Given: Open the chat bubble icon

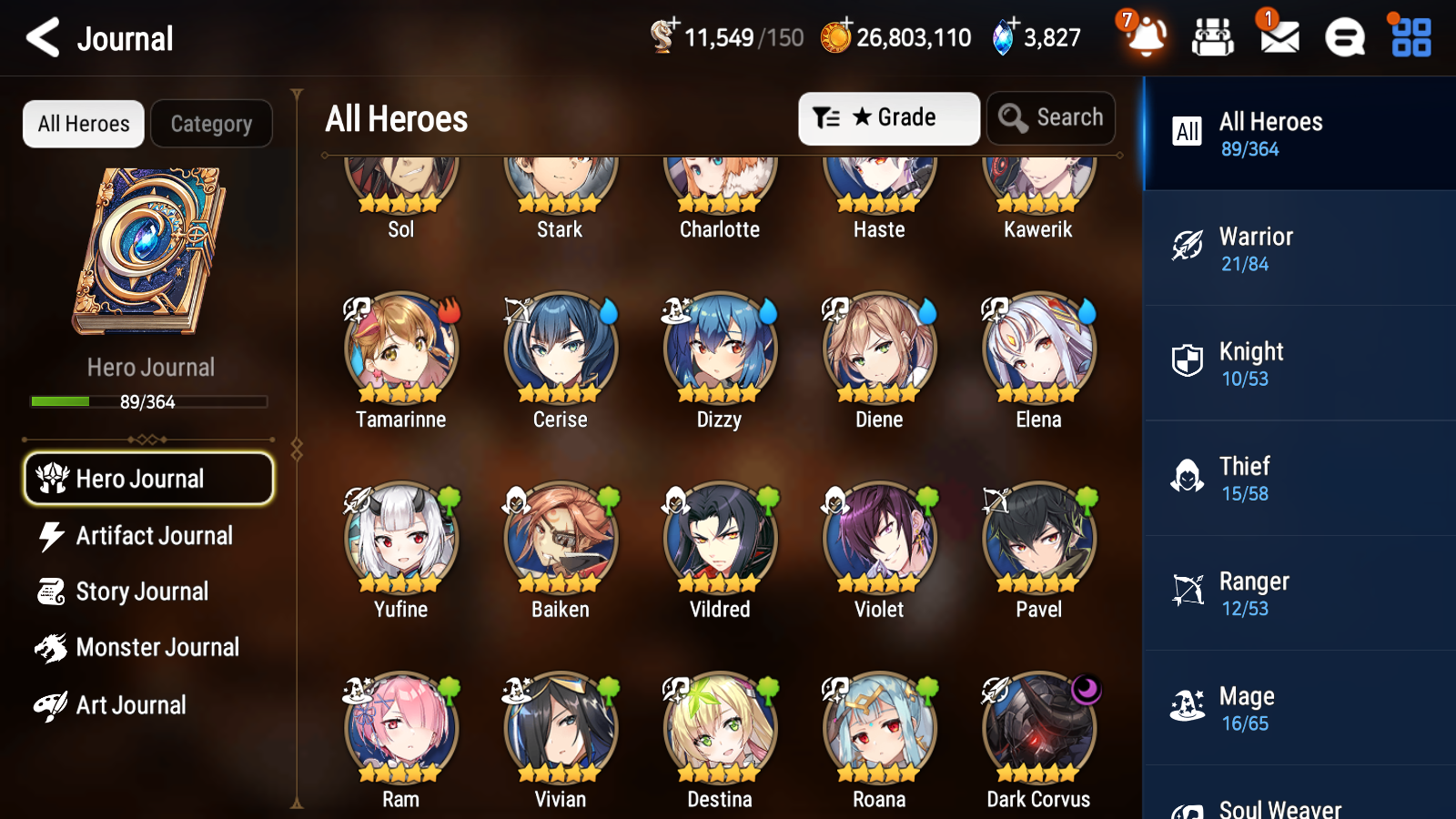Looking at the screenshot, I should click(1344, 37).
